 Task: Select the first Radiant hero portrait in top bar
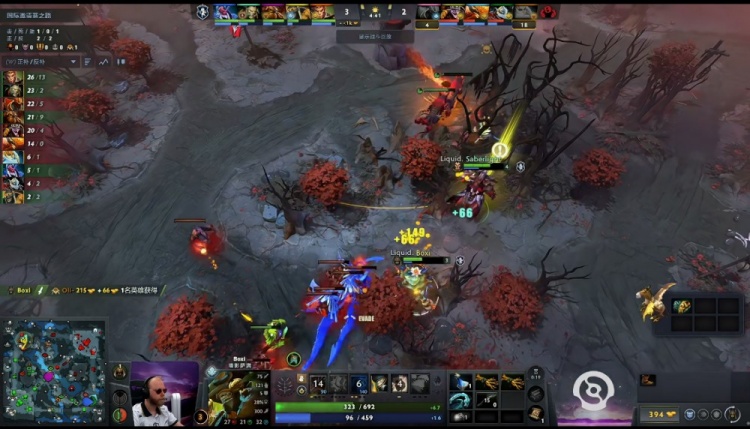coord(226,12)
